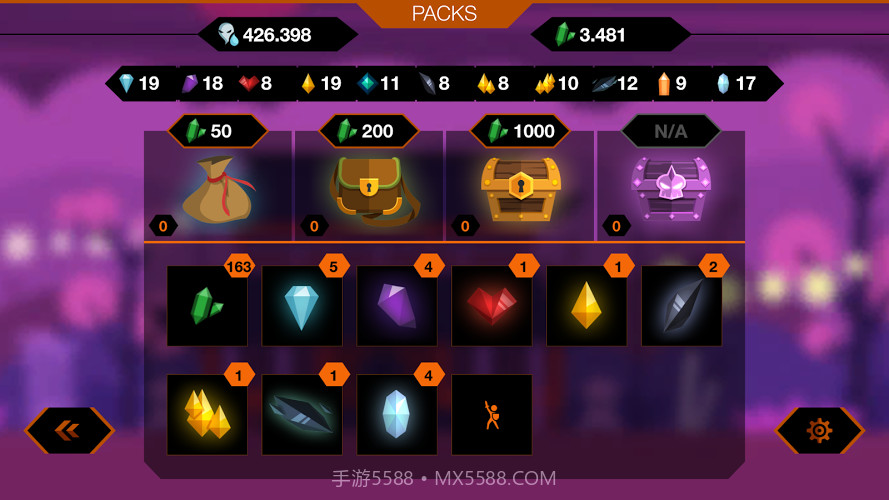Open settings with the gear button
889x500 pixels.
point(819,430)
